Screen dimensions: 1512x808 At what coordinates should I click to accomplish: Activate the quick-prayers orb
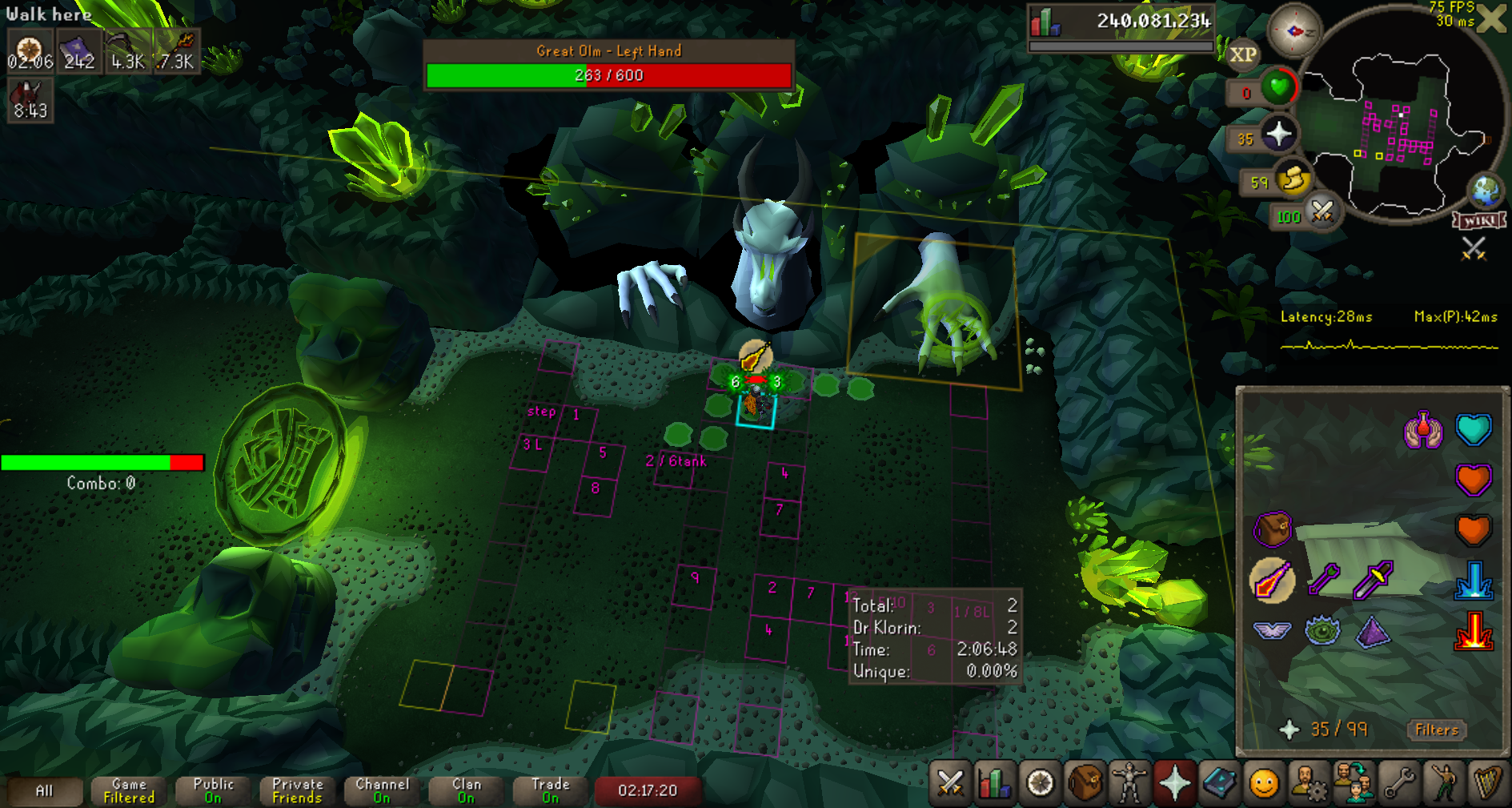[x=1278, y=134]
